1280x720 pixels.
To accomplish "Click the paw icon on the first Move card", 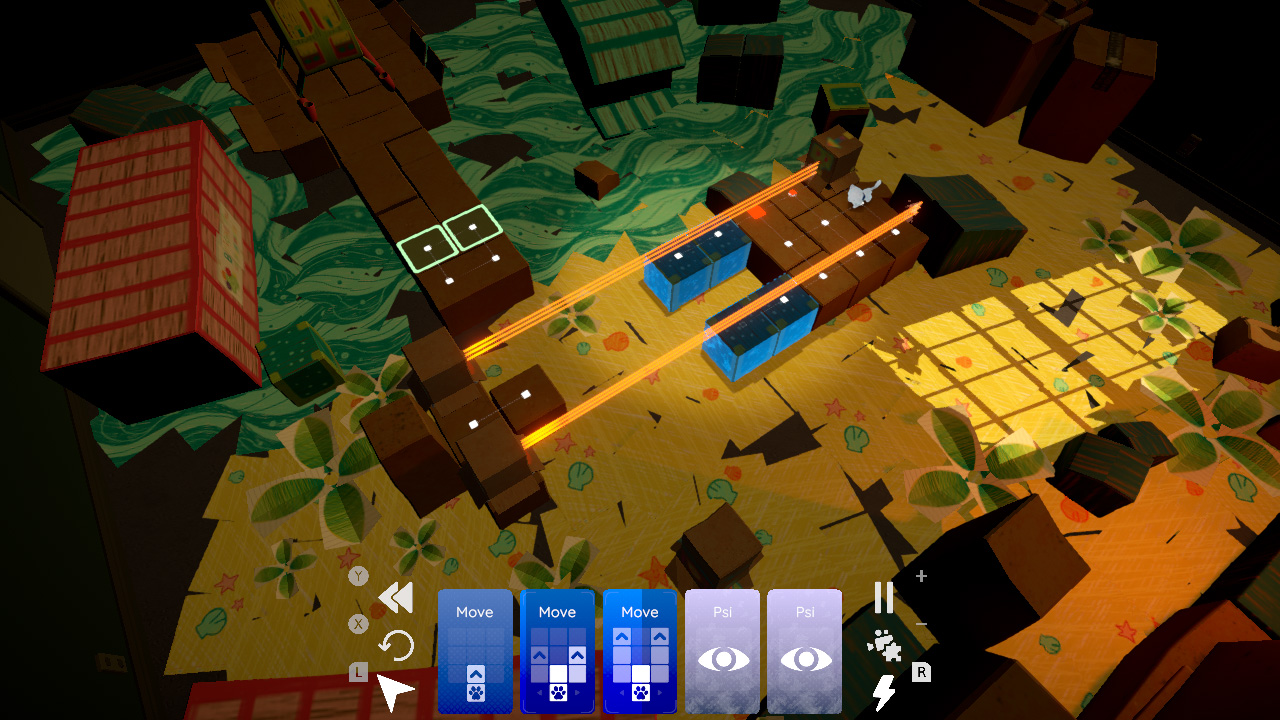I will pyautogui.click(x=476, y=694).
